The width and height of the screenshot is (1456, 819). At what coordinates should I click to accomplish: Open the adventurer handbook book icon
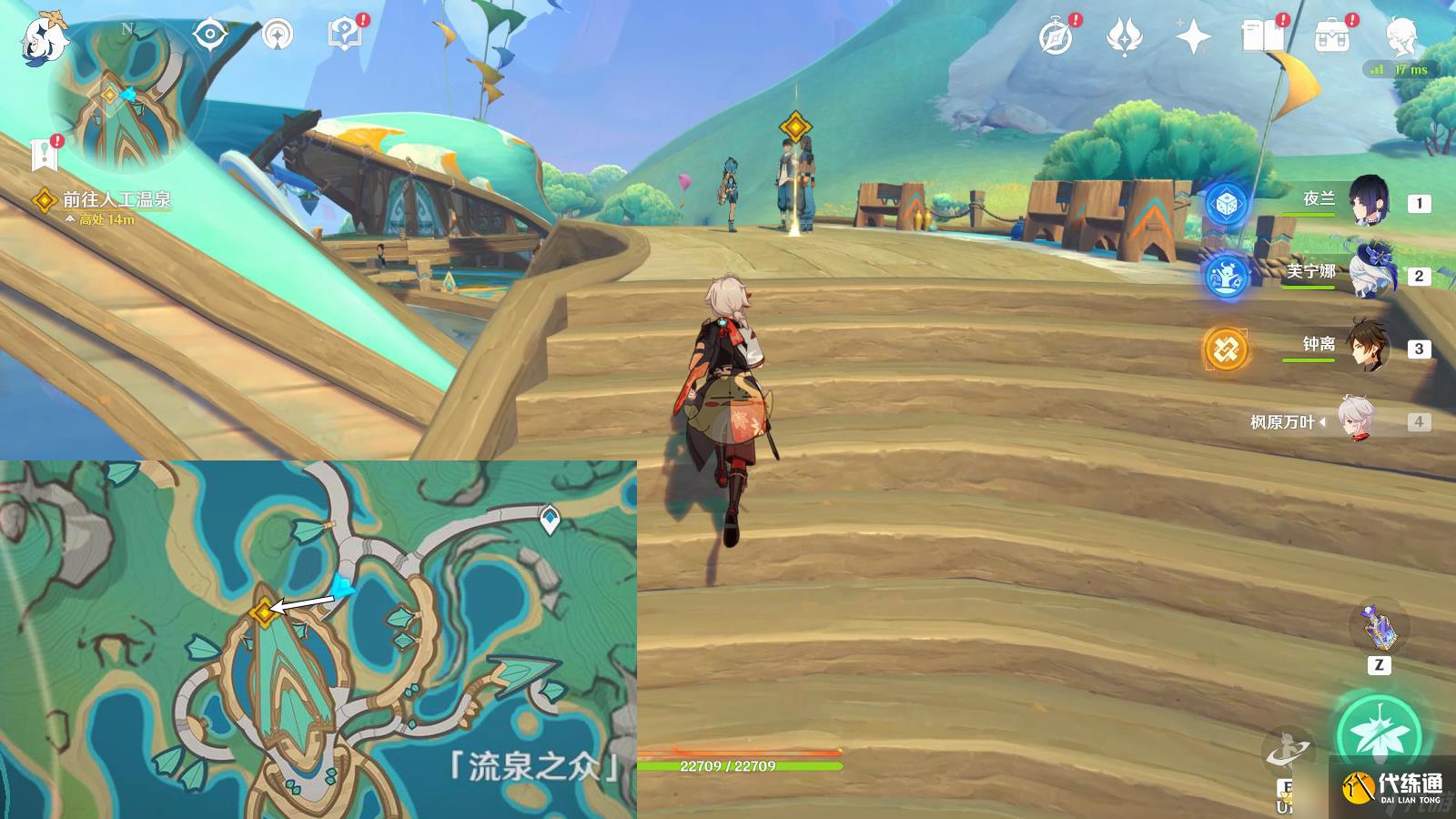1262,37
